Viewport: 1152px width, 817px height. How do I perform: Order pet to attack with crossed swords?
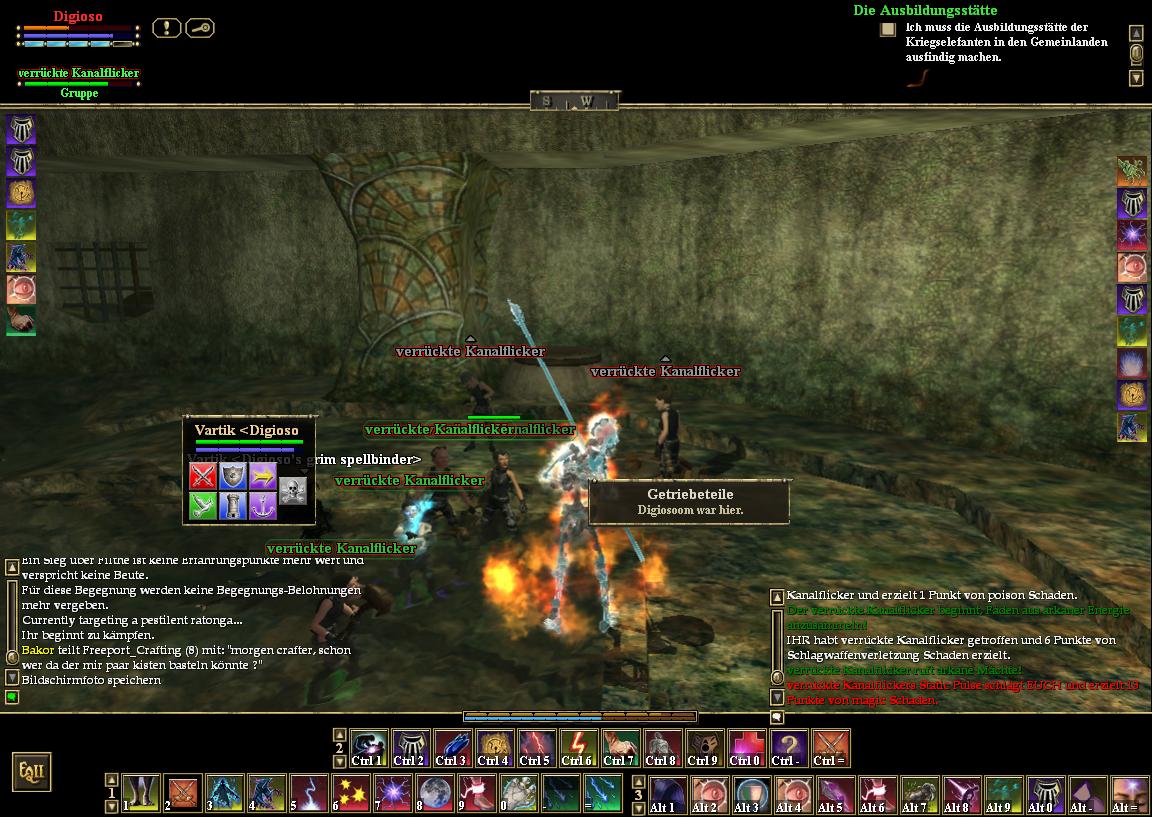[x=203, y=475]
